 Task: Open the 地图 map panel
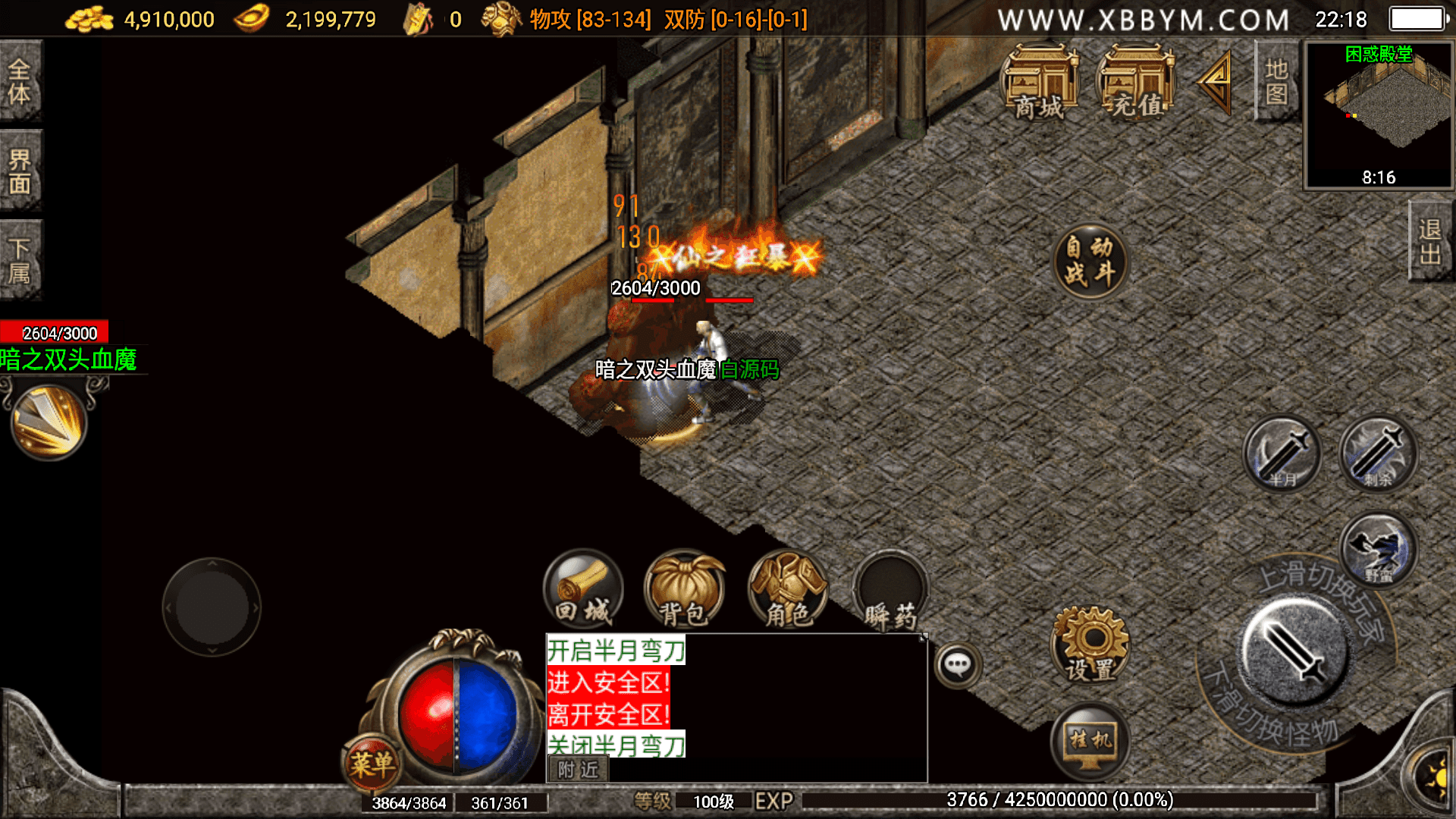pyautogui.click(x=1276, y=81)
